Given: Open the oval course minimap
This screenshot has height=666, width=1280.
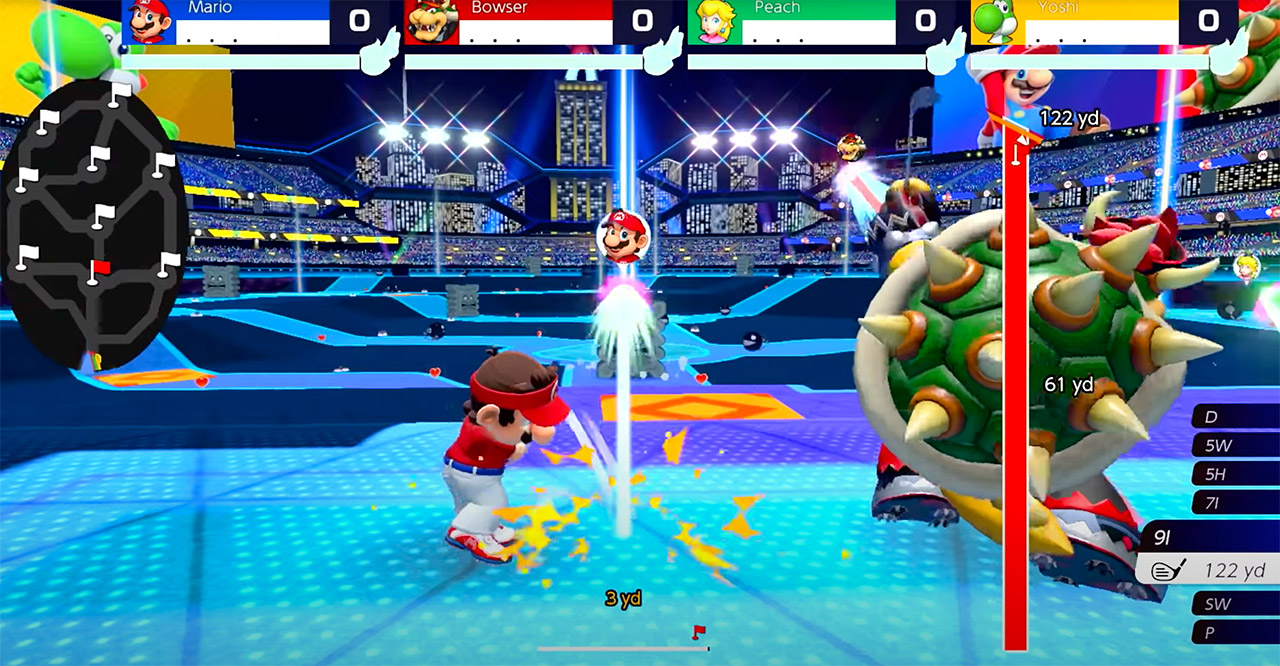Looking at the screenshot, I should pyautogui.click(x=94, y=225).
